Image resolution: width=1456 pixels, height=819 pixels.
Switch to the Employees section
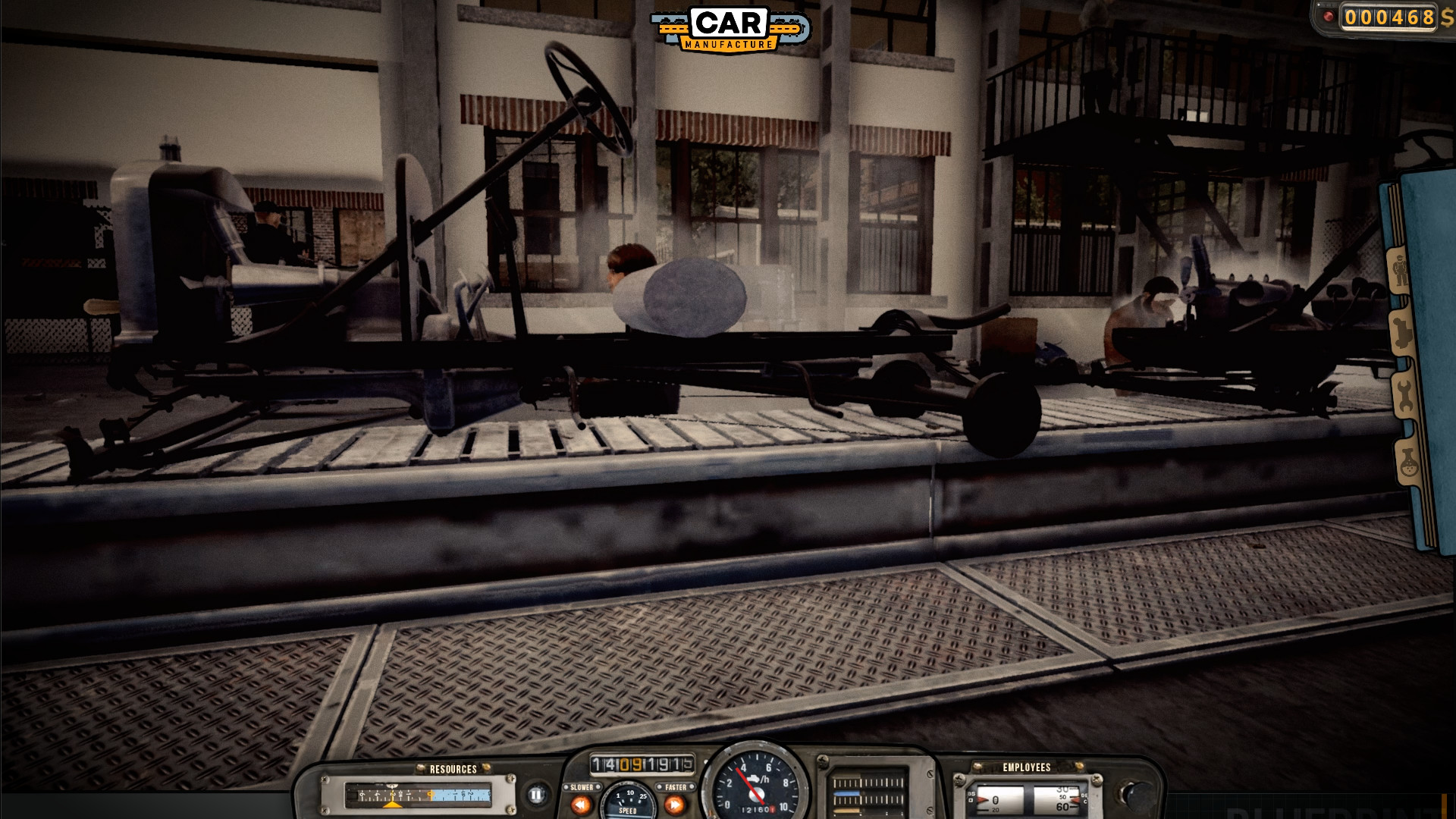click(1027, 767)
